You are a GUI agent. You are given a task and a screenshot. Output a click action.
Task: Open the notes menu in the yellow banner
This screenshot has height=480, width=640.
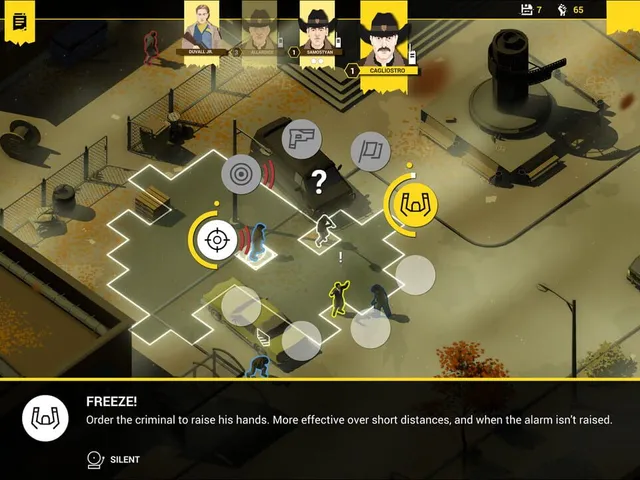[x=19, y=22]
